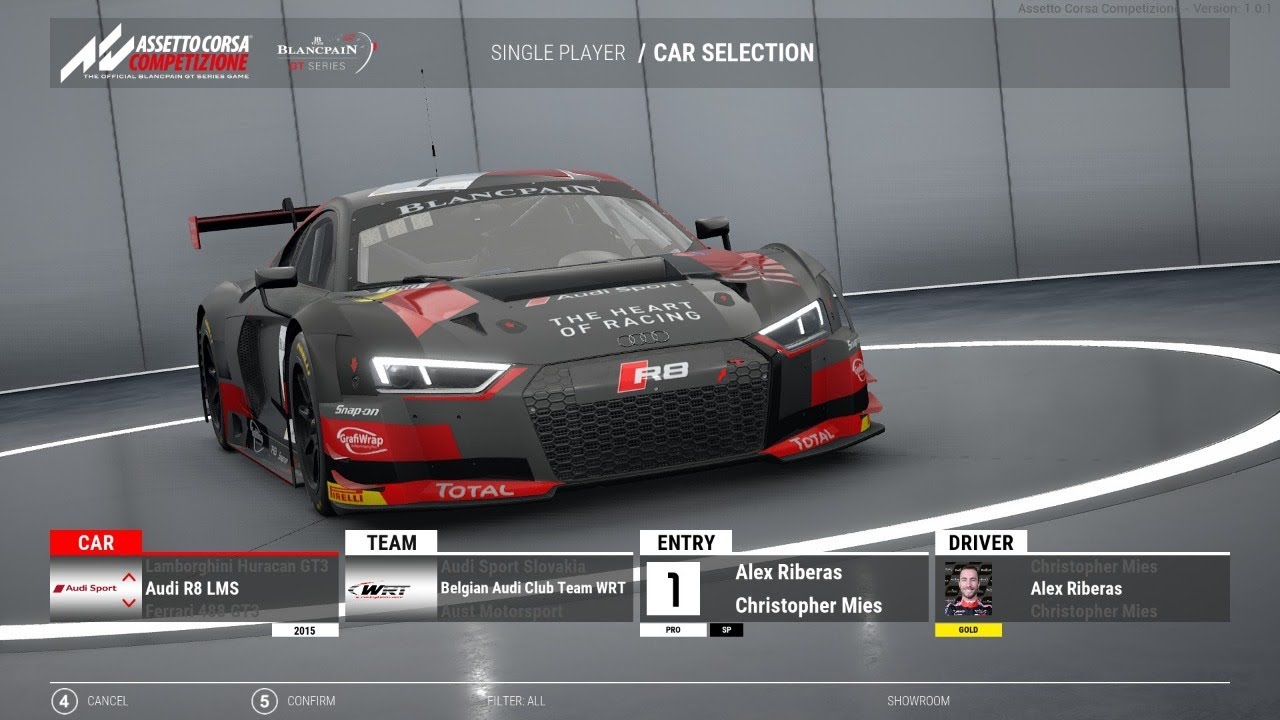Select the Belgian Audi Club Team WRT row
The height and width of the screenshot is (720, 1280).
pos(533,588)
